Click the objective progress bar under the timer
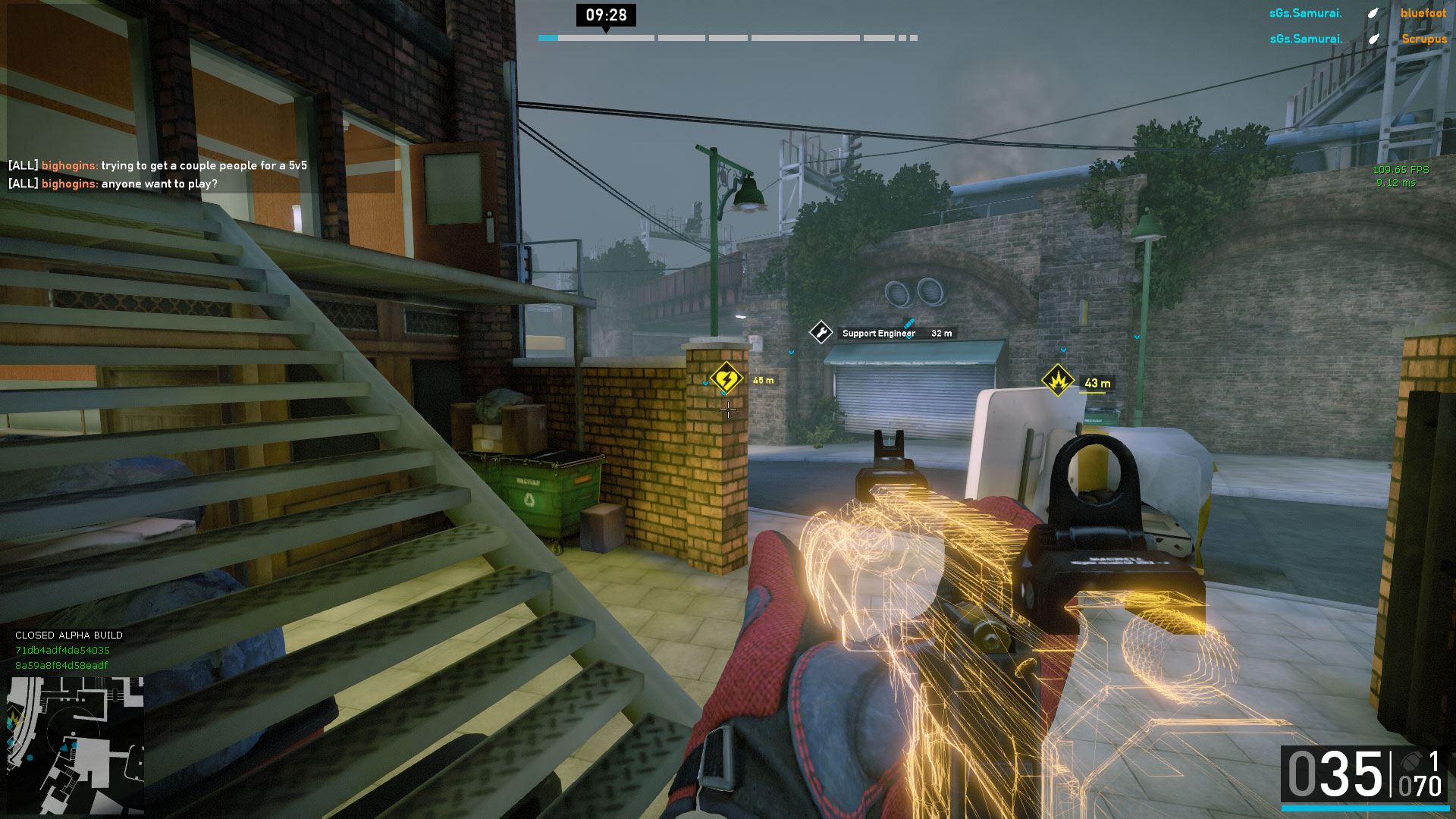 pos(727,38)
